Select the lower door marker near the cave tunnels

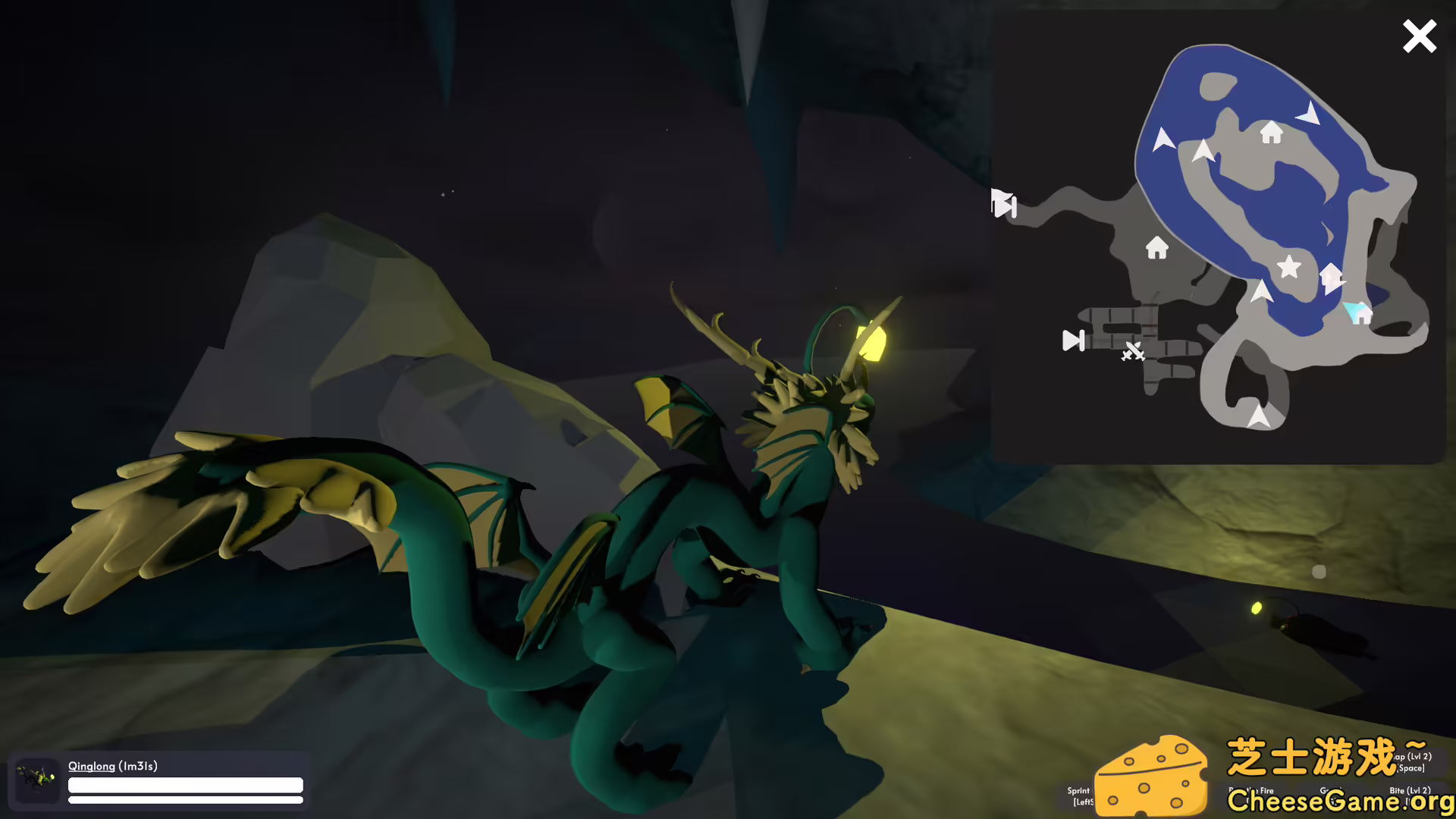(x=1073, y=340)
